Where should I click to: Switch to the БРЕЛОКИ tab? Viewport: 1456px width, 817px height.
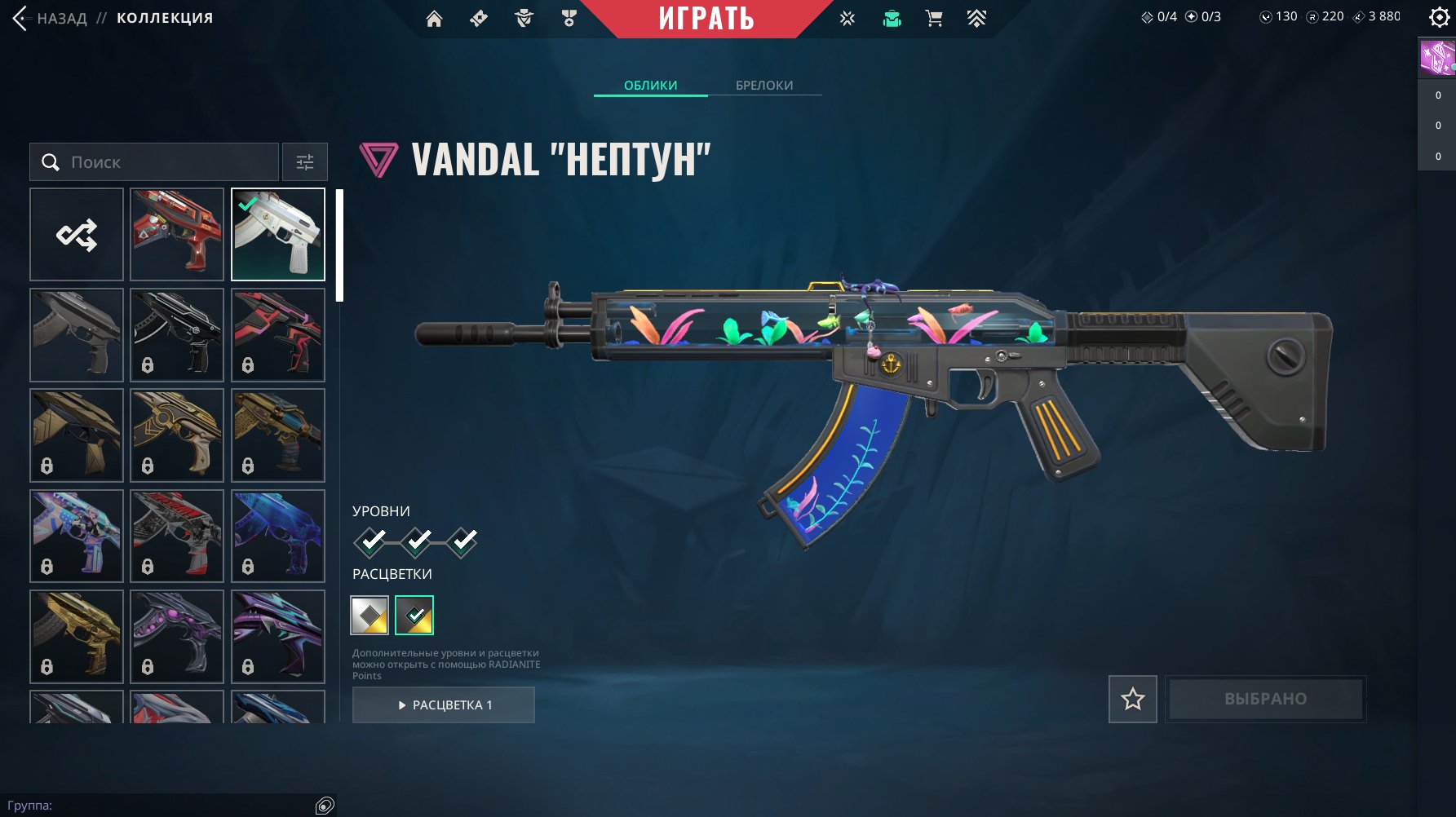(x=763, y=85)
